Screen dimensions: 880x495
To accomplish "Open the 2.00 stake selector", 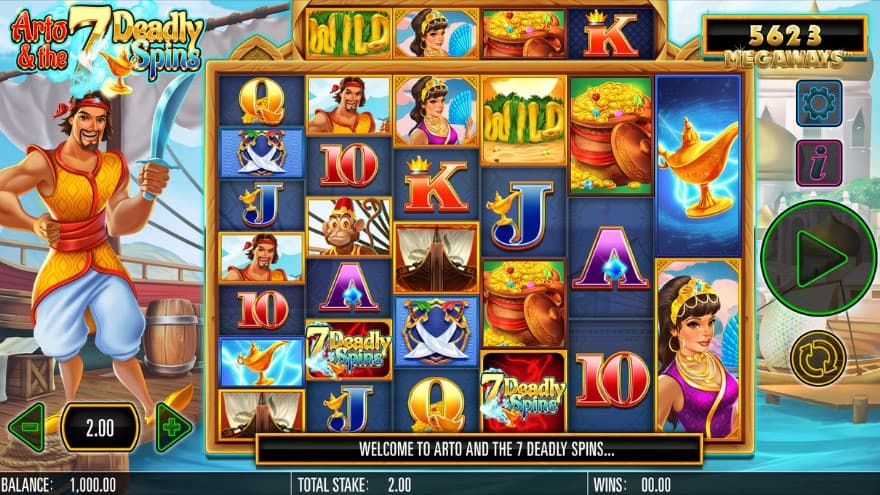I will coord(99,428).
